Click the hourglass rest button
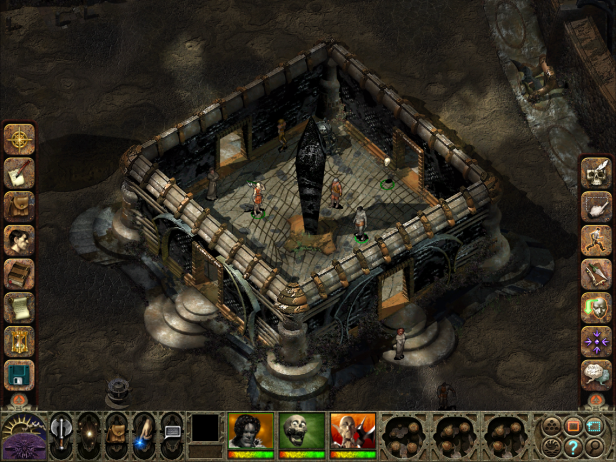 [19, 341]
